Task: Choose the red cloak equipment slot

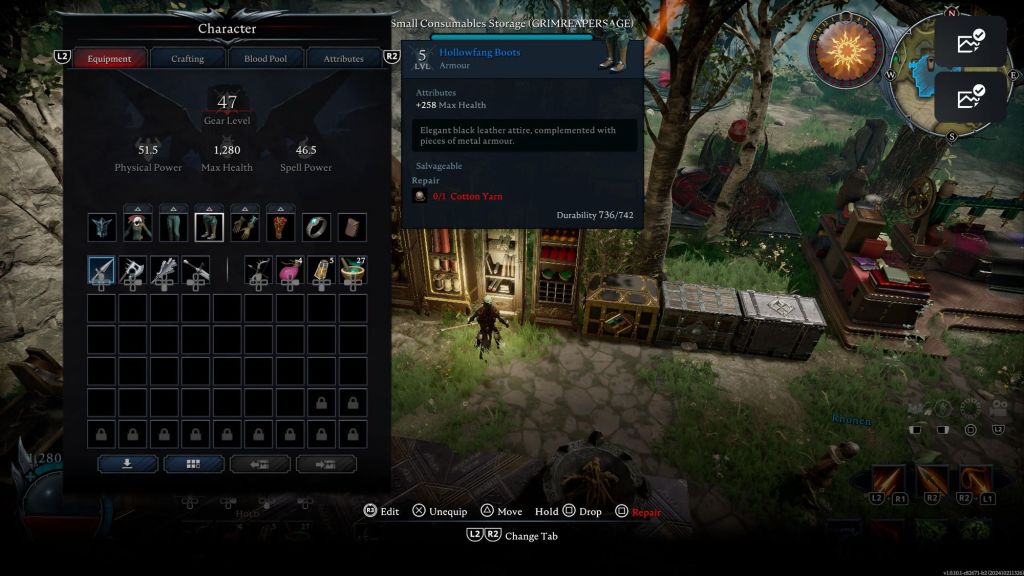Action: click(x=281, y=227)
